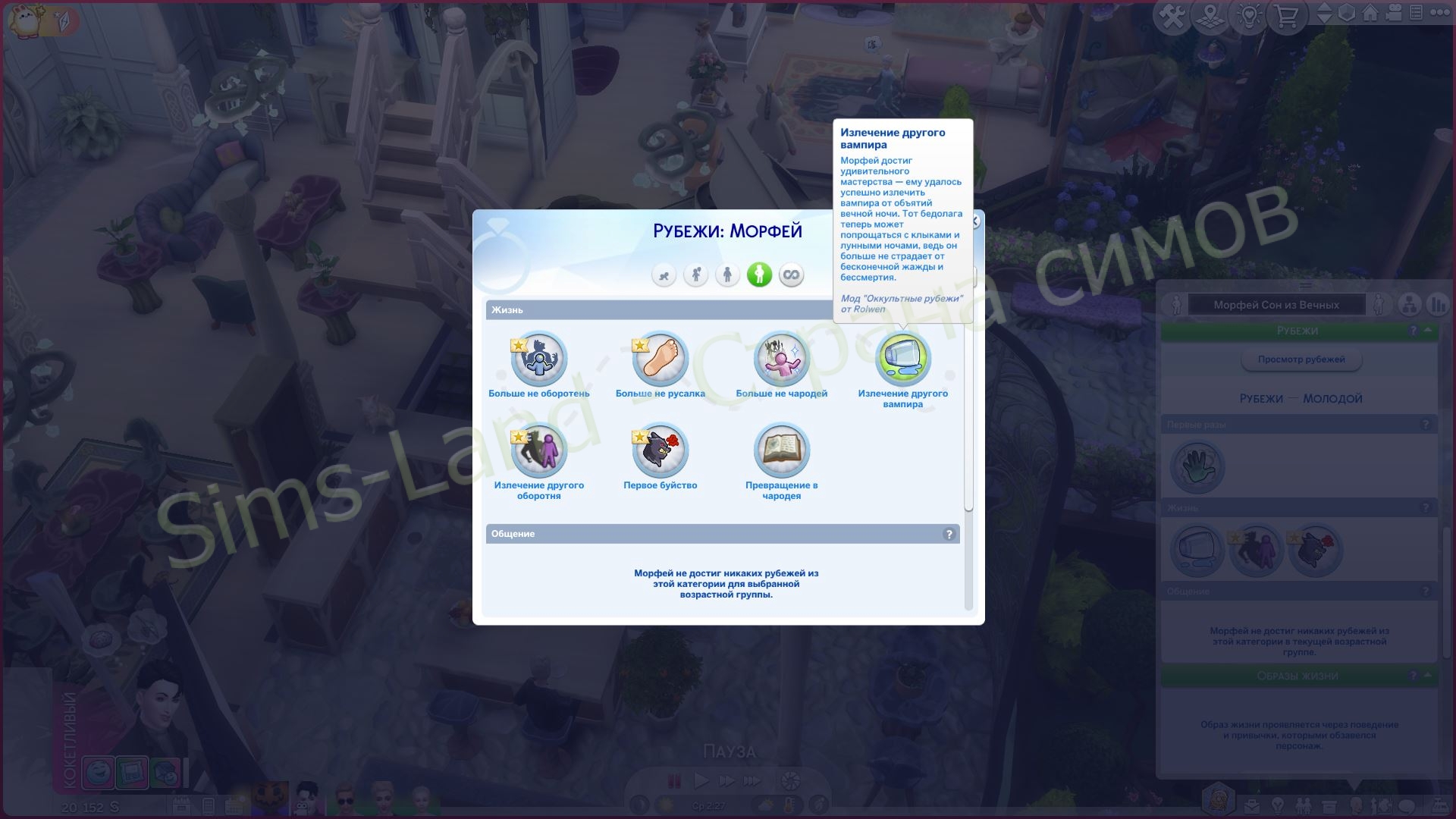Viewport: 1456px width, 819px height.
Task: Click the Излечение другого вампира milestone icon
Action: tap(903, 359)
